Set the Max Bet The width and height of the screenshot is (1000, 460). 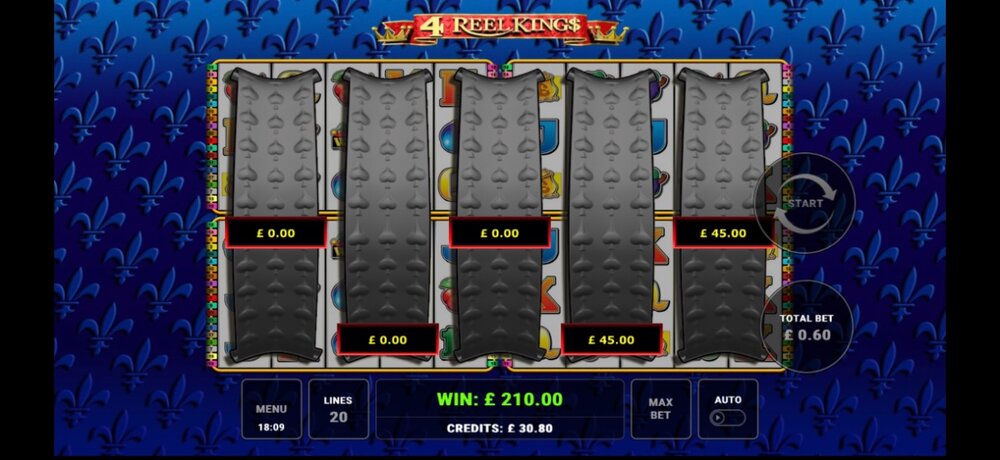[660, 408]
